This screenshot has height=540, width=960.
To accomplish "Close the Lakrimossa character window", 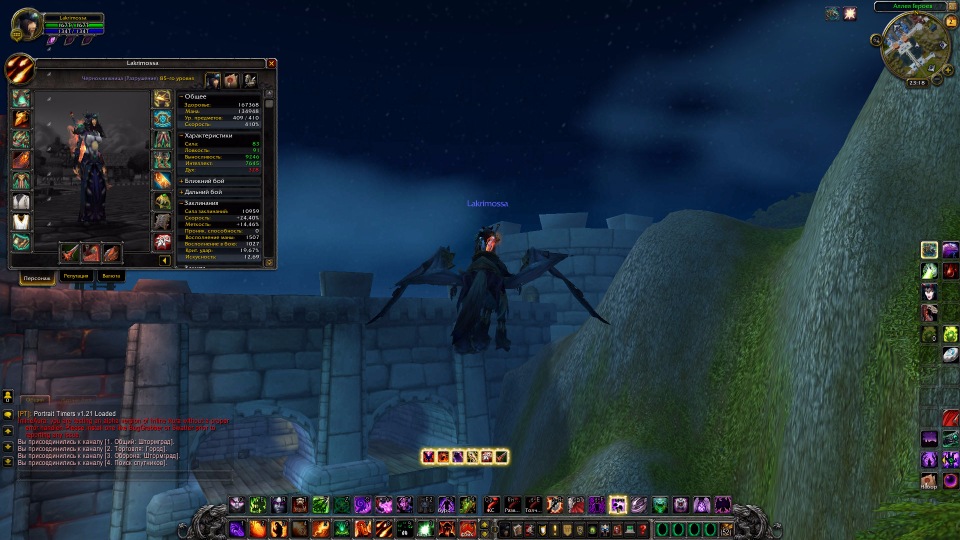I will point(270,63).
